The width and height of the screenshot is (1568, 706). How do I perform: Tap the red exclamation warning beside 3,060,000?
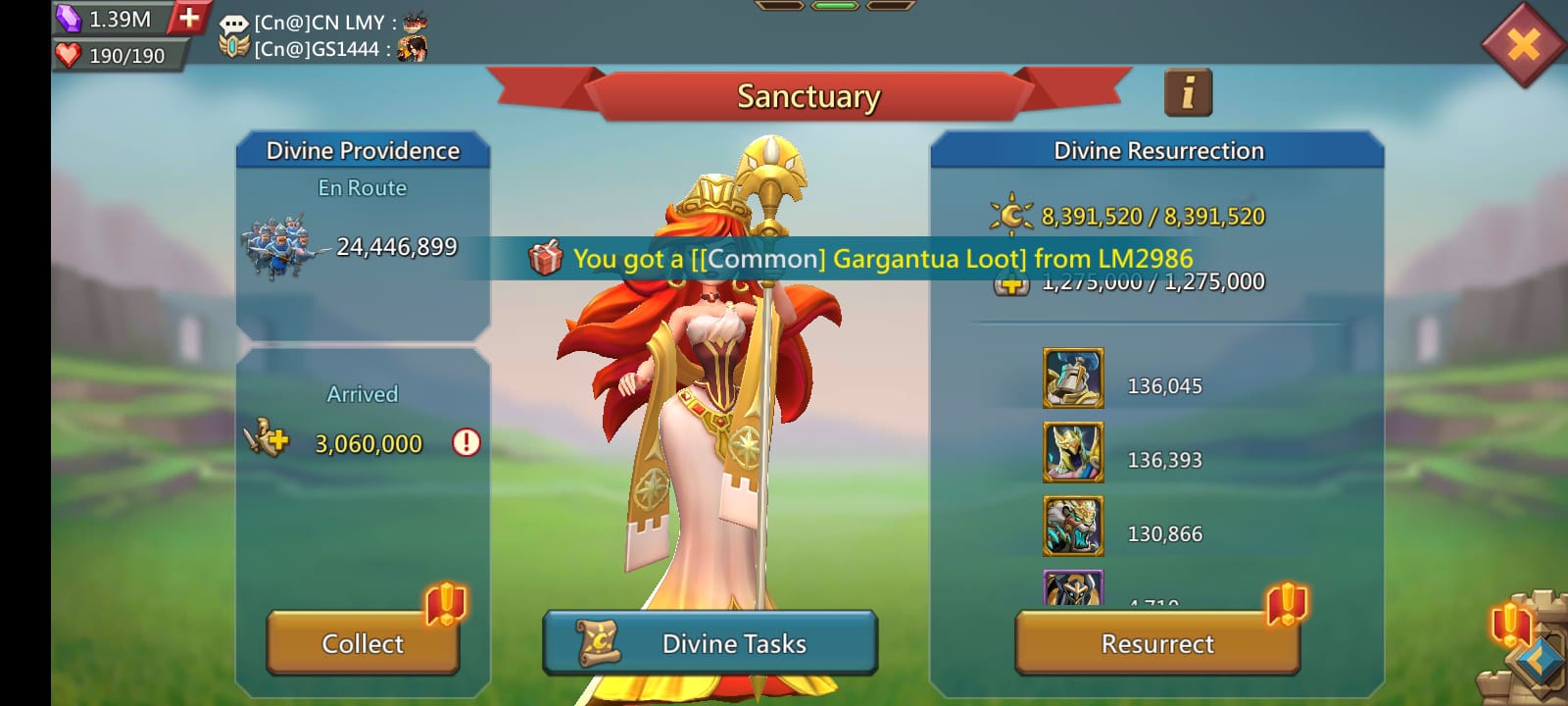[467, 443]
